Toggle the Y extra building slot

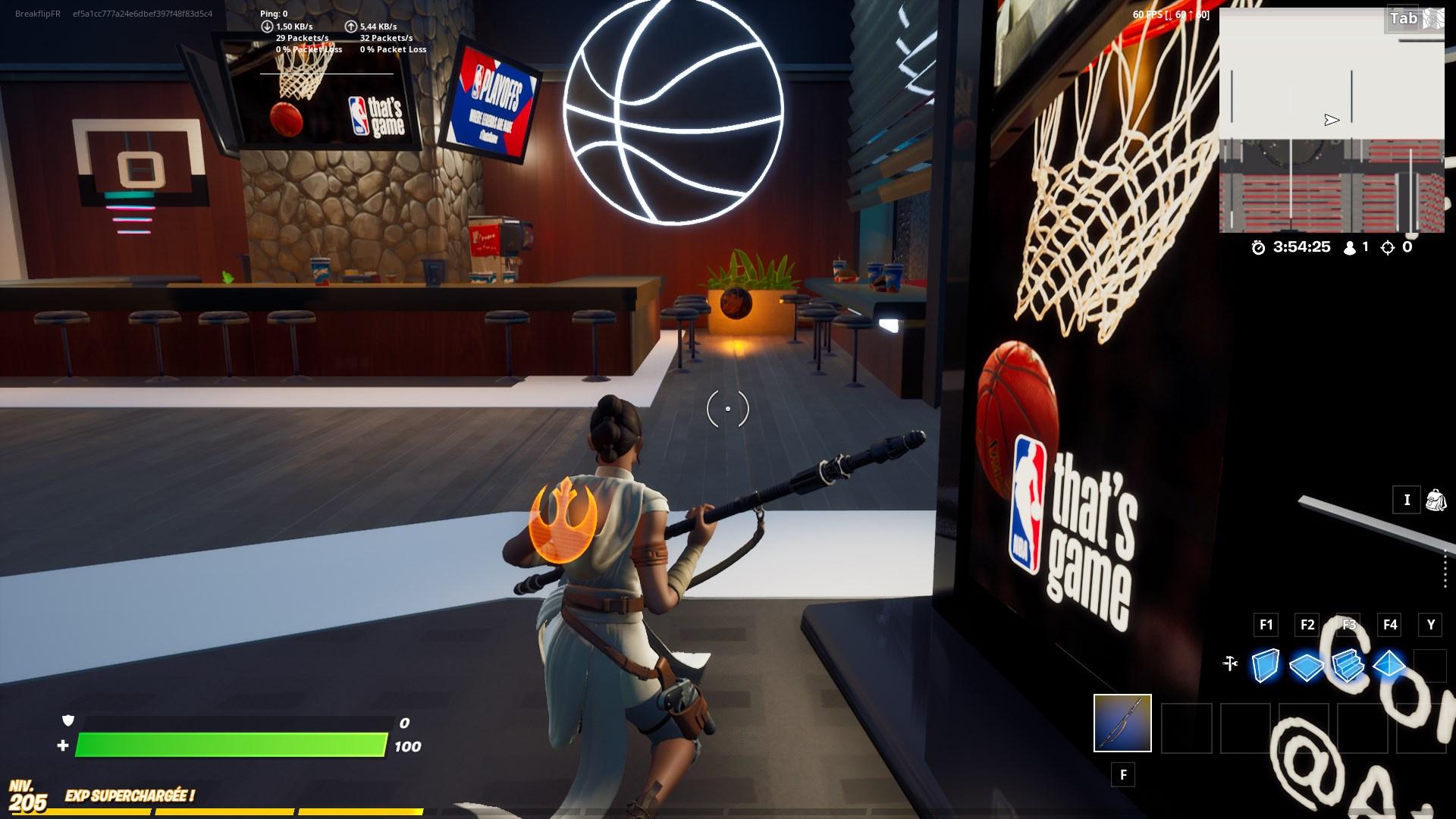click(1430, 625)
